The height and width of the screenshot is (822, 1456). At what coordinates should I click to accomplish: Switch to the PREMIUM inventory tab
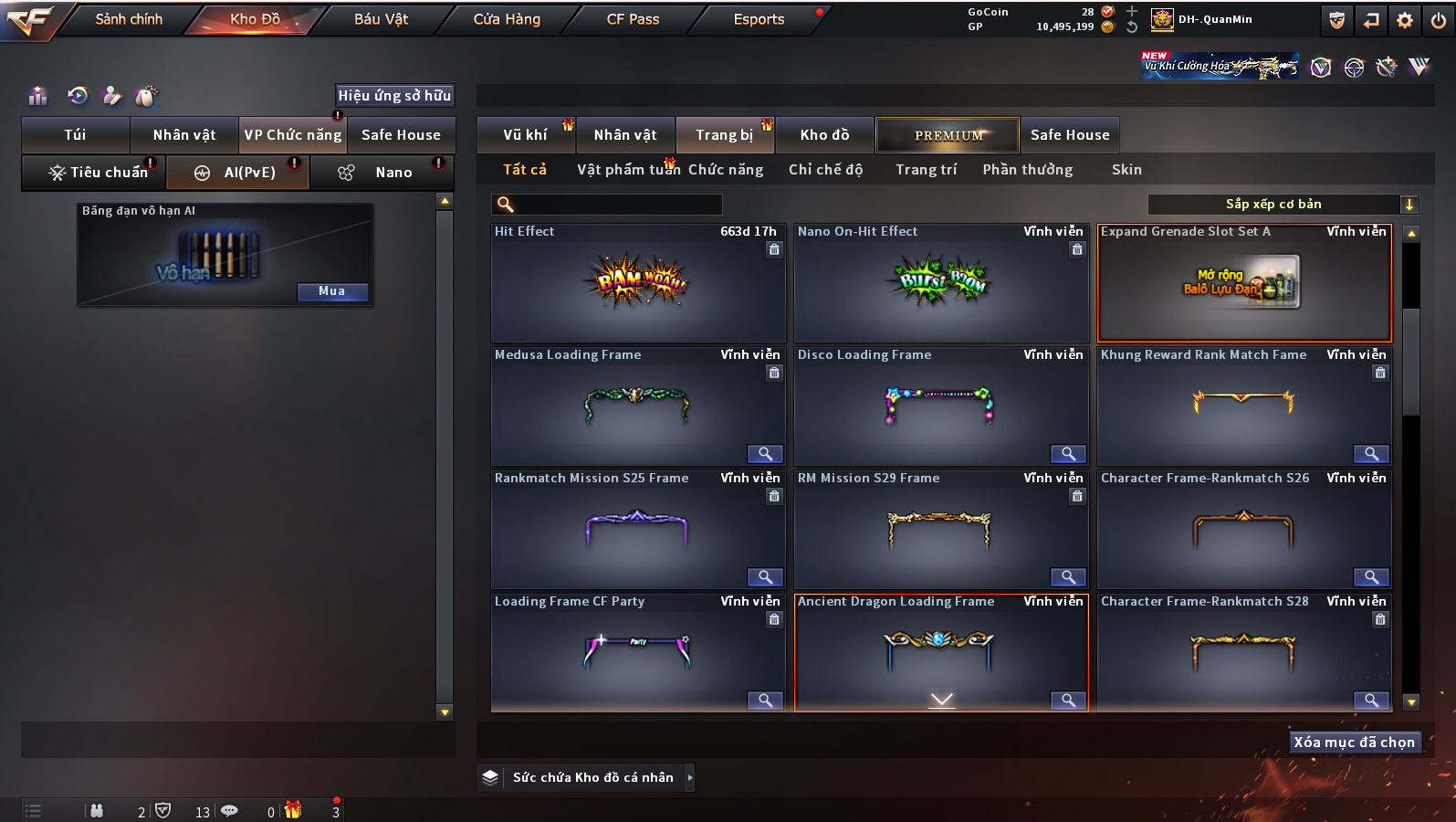[x=948, y=135]
